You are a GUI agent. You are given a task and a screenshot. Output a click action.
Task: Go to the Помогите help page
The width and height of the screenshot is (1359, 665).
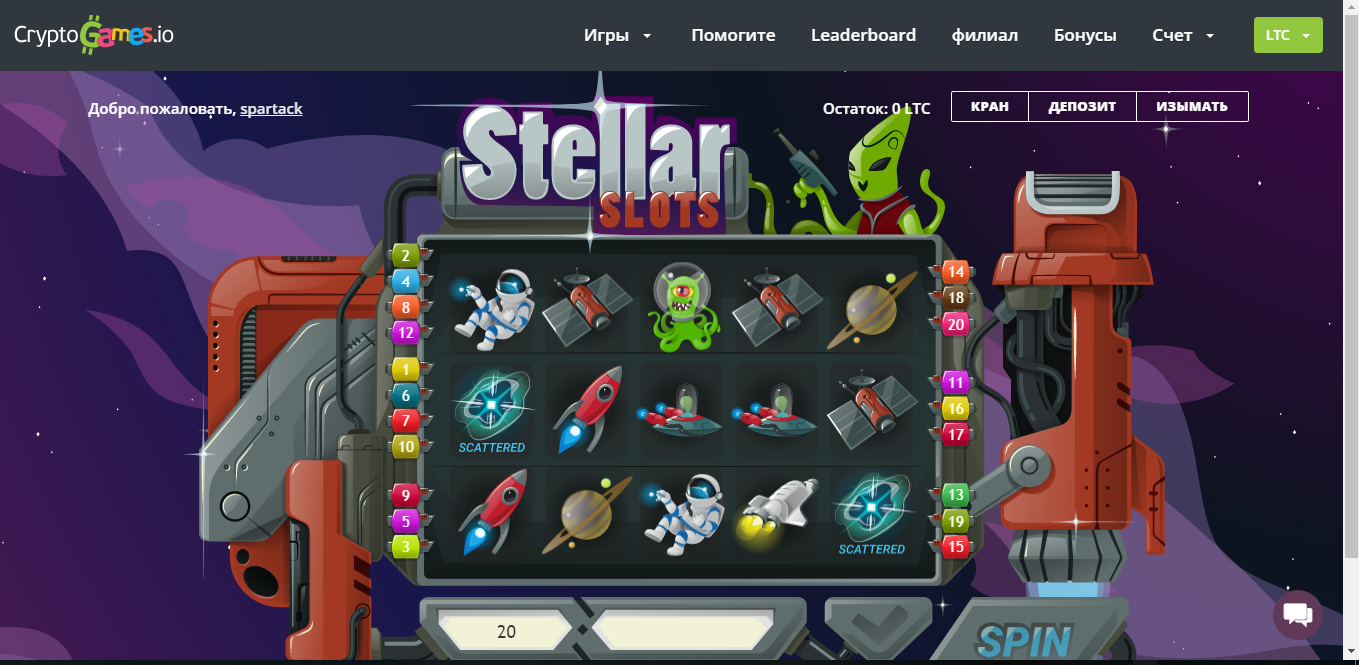pos(733,35)
